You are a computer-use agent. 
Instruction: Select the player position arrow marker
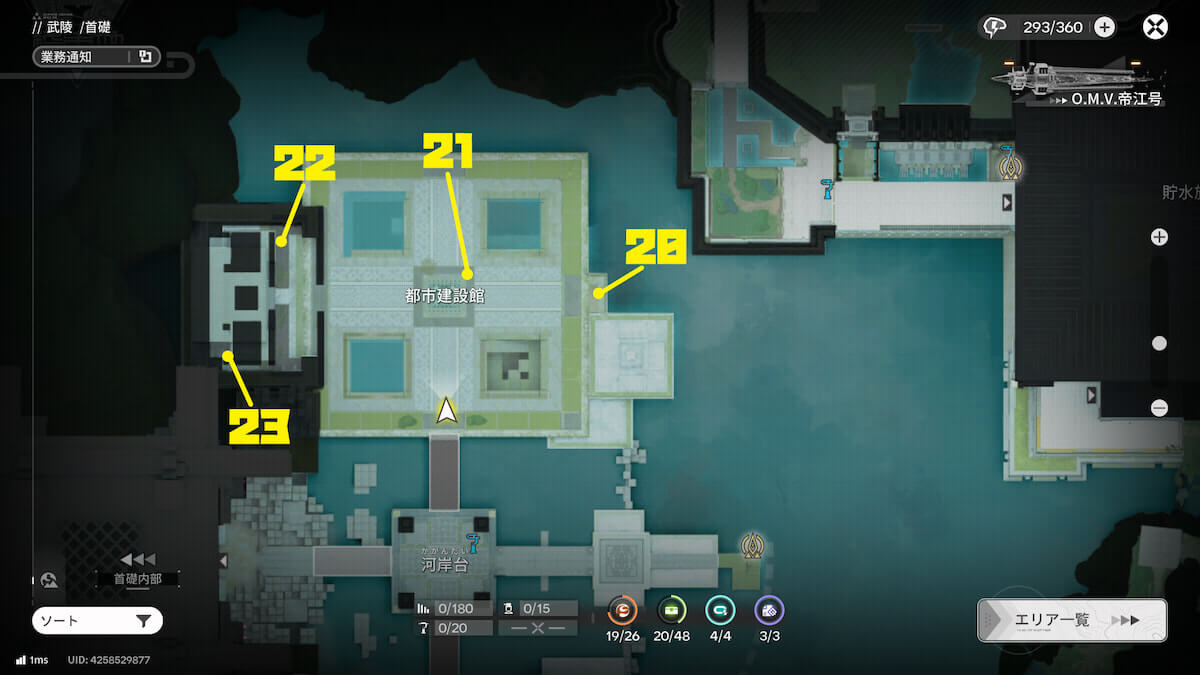tap(447, 410)
